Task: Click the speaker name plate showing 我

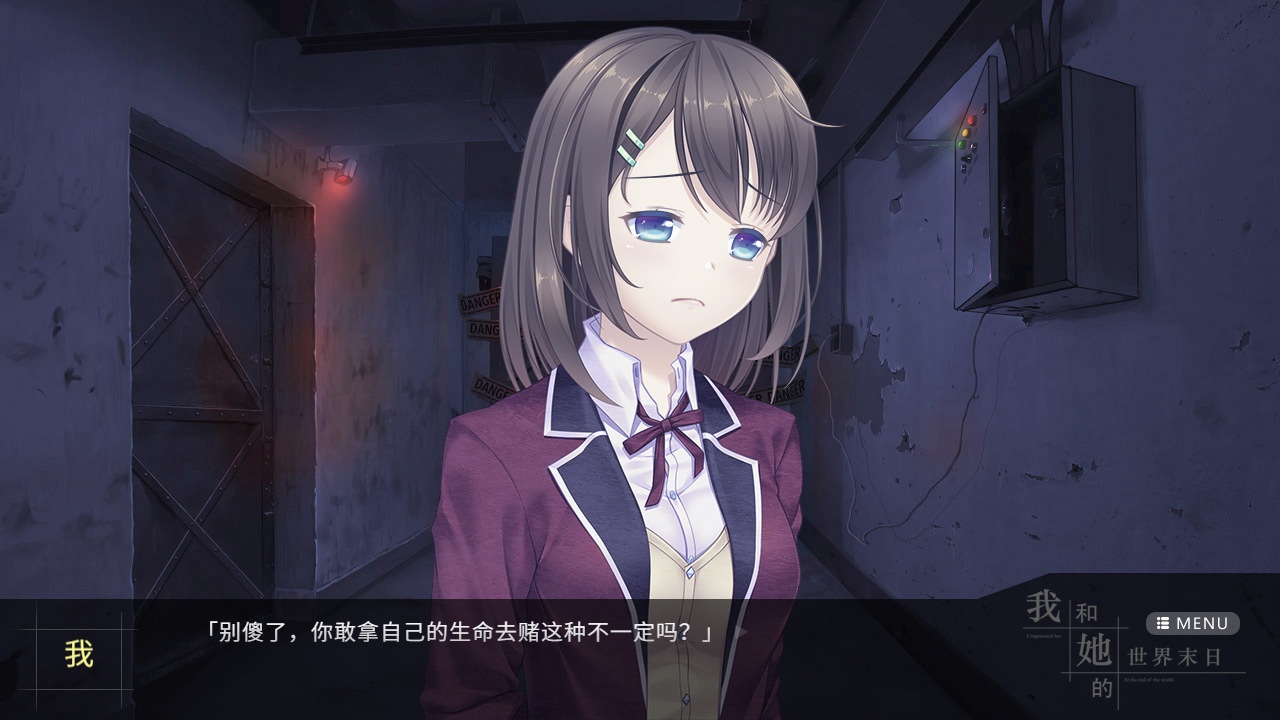Action: pos(78,655)
